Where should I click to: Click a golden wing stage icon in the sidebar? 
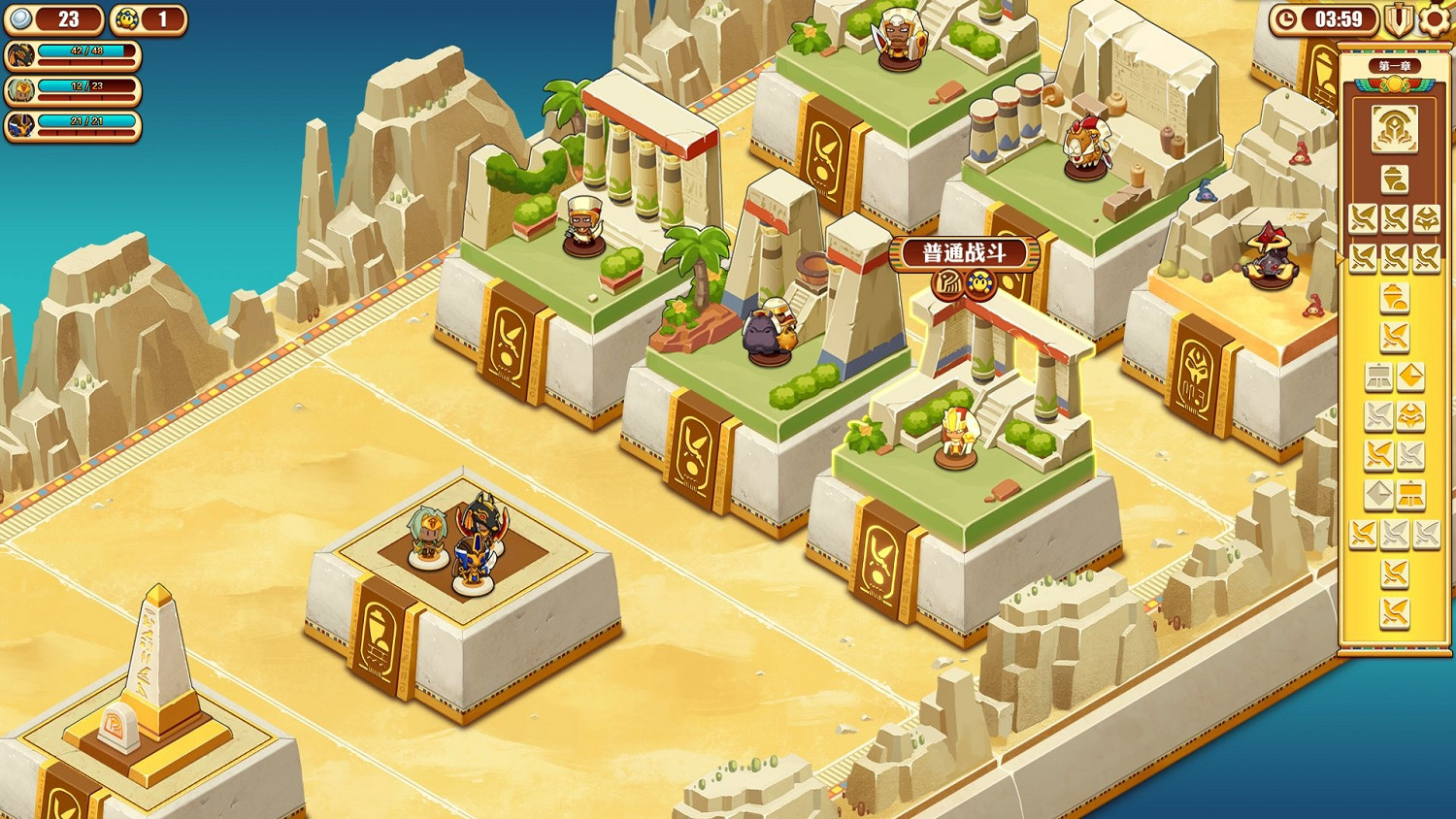(x=1362, y=217)
